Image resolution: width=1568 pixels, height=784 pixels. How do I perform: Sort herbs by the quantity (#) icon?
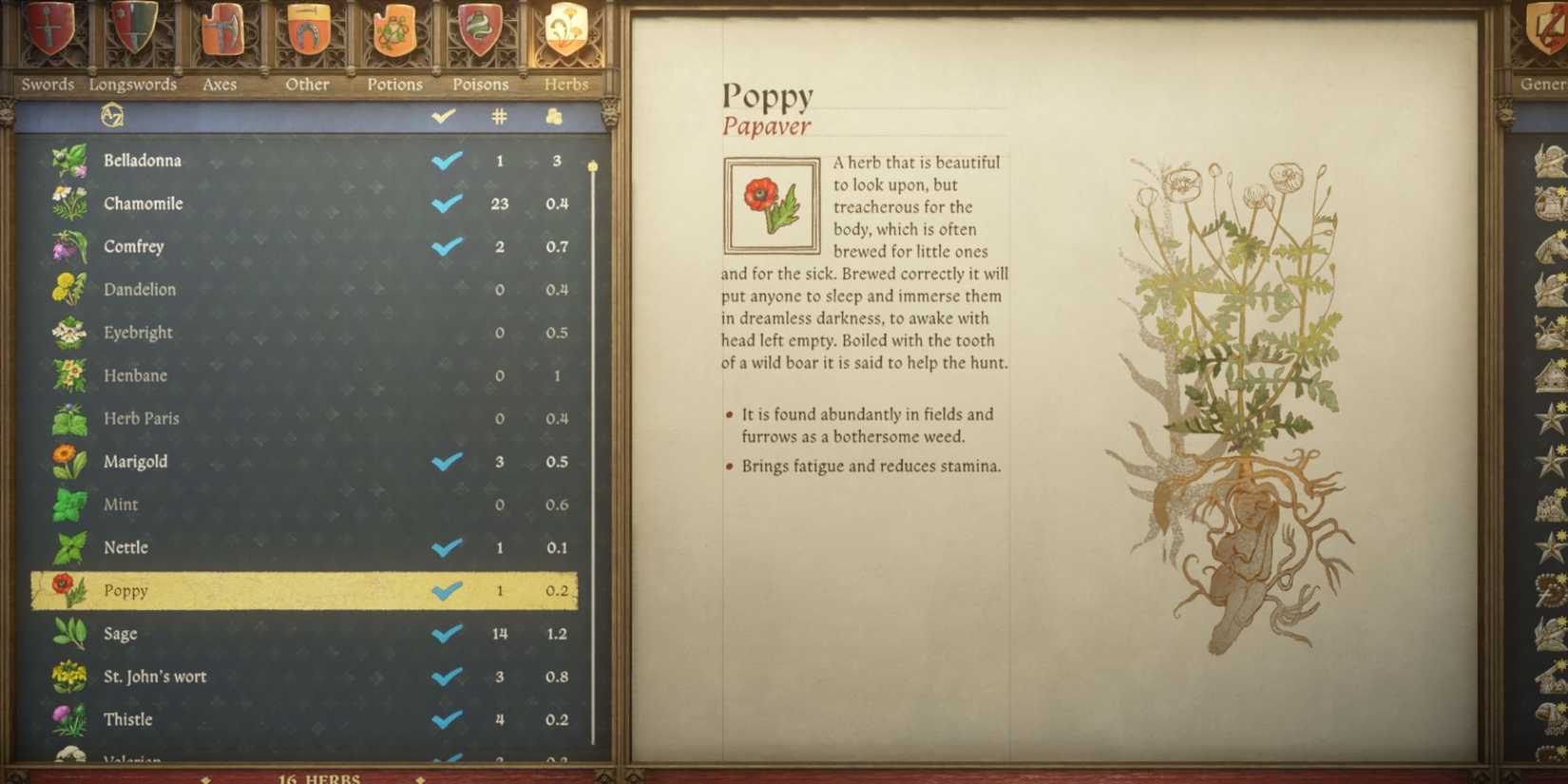coord(499,117)
